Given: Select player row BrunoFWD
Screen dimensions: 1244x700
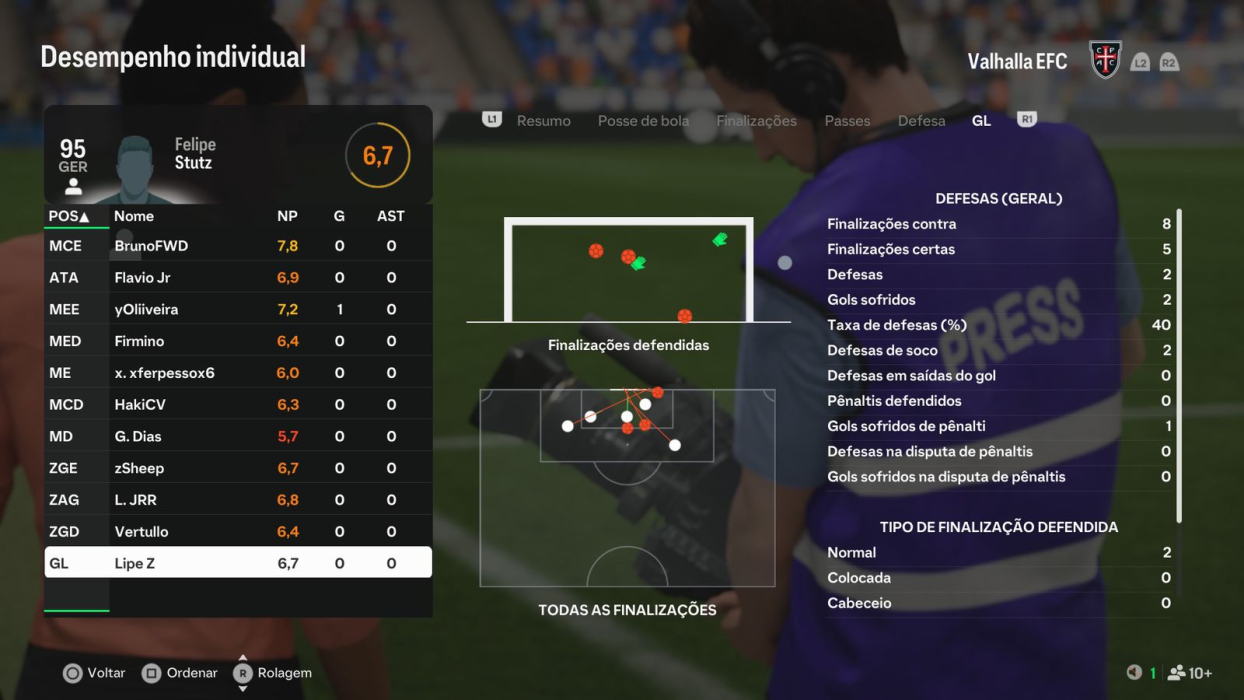Looking at the screenshot, I should pyautogui.click(x=238, y=246).
